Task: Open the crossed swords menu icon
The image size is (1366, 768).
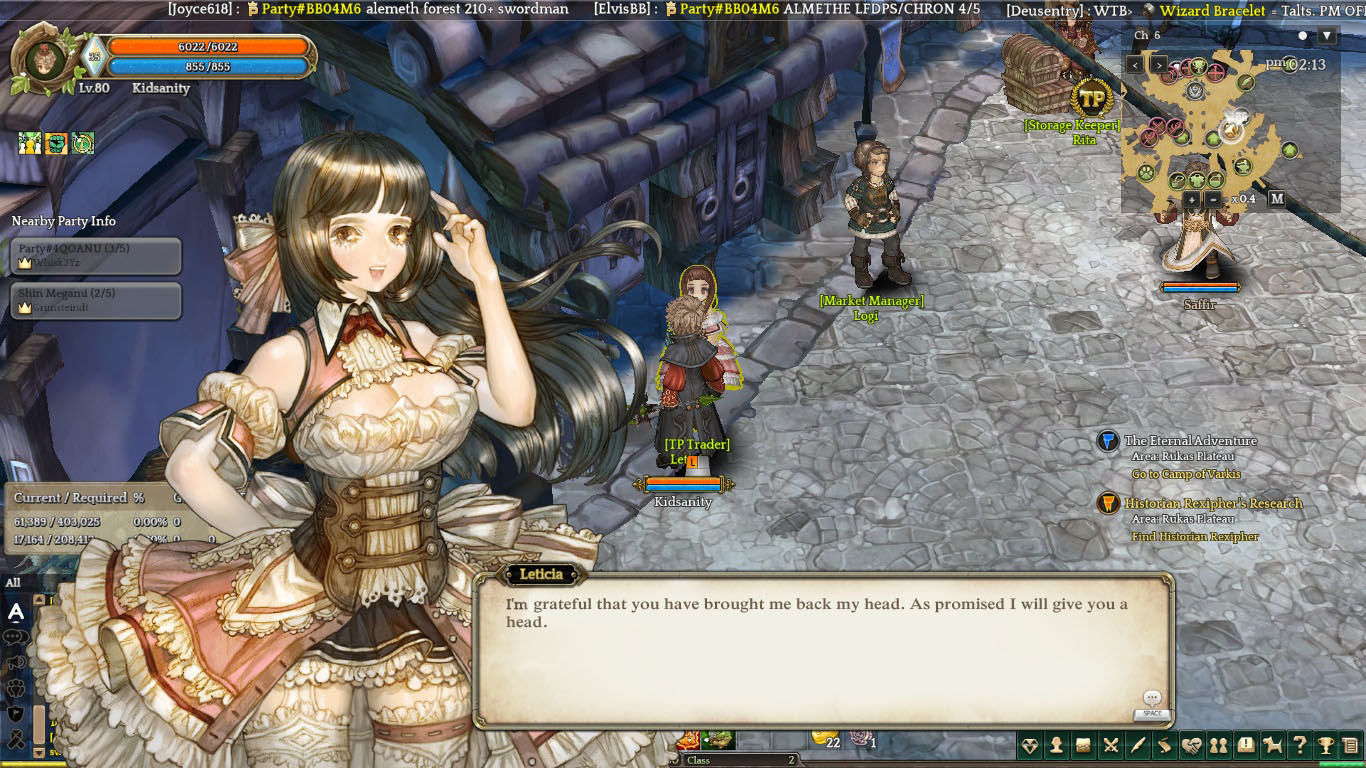Action: [1111, 745]
